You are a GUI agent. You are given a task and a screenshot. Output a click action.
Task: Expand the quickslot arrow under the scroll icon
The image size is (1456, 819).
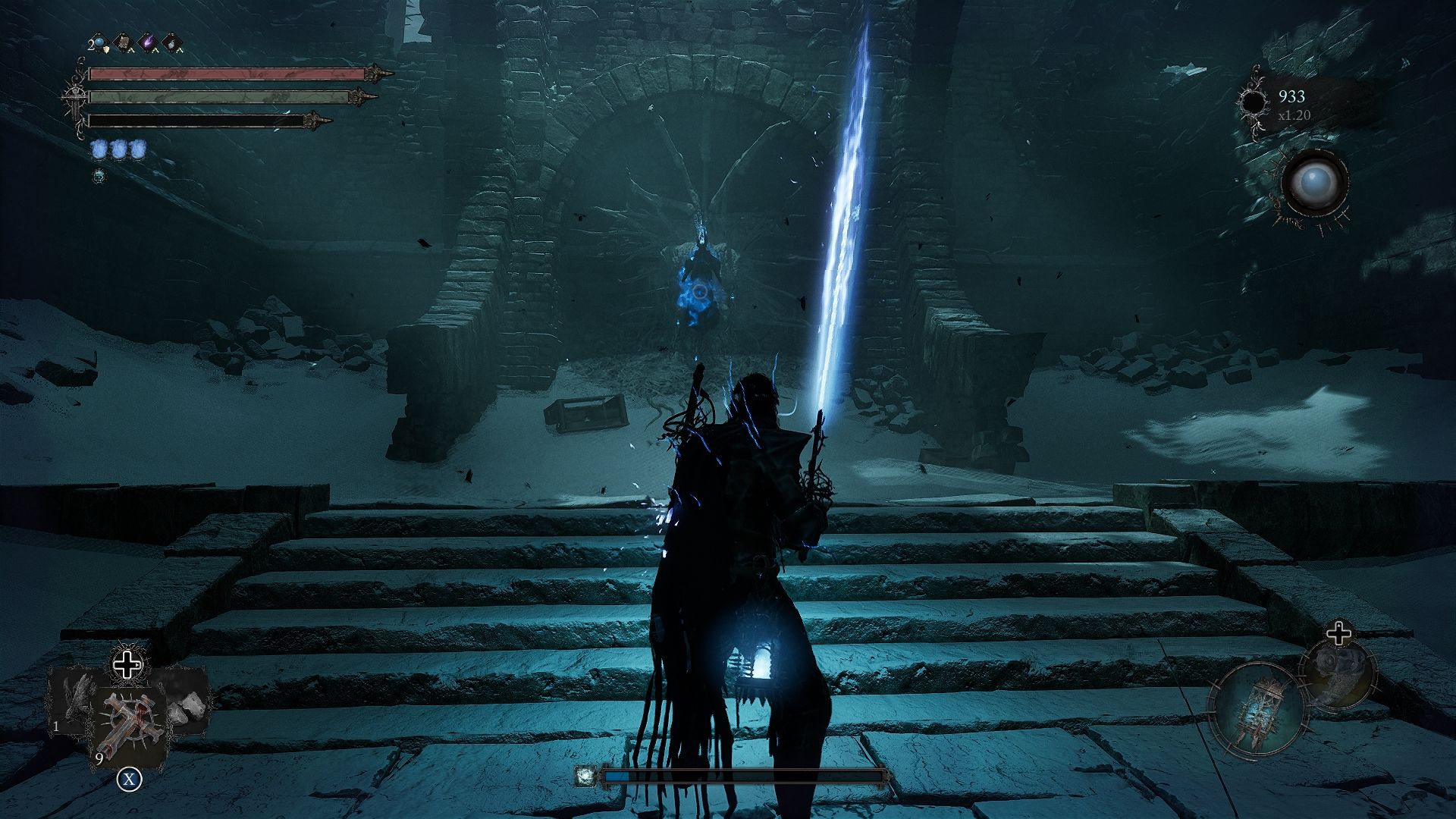click(130, 52)
